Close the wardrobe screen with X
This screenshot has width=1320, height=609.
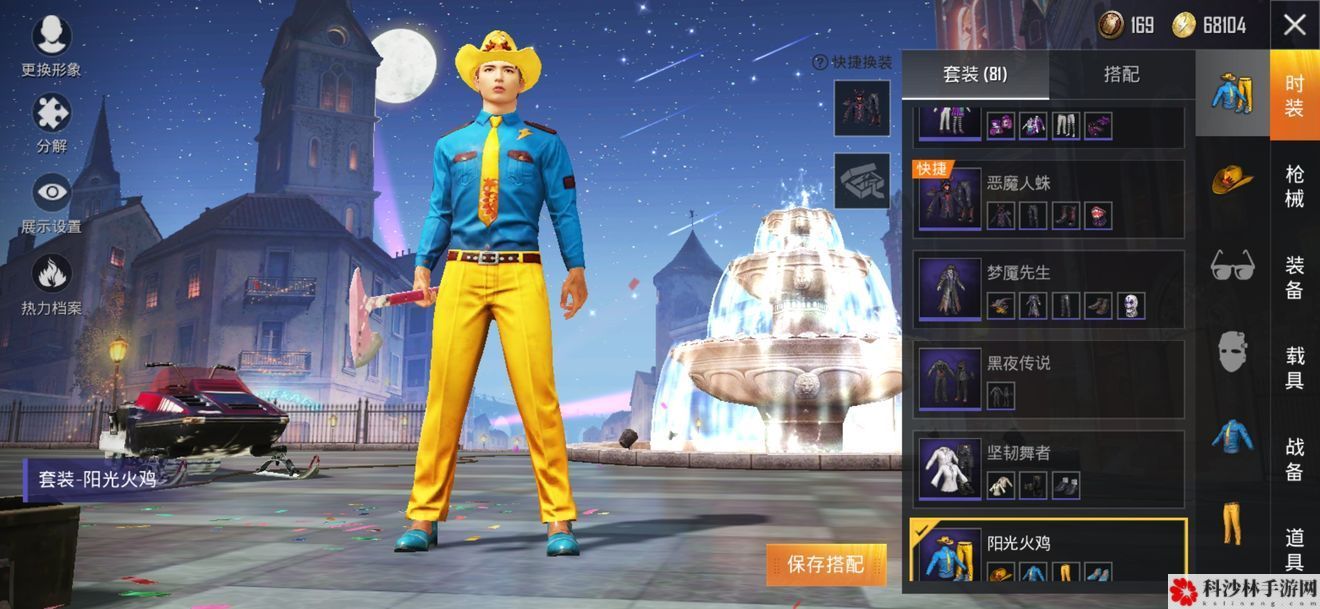(x=1294, y=25)
